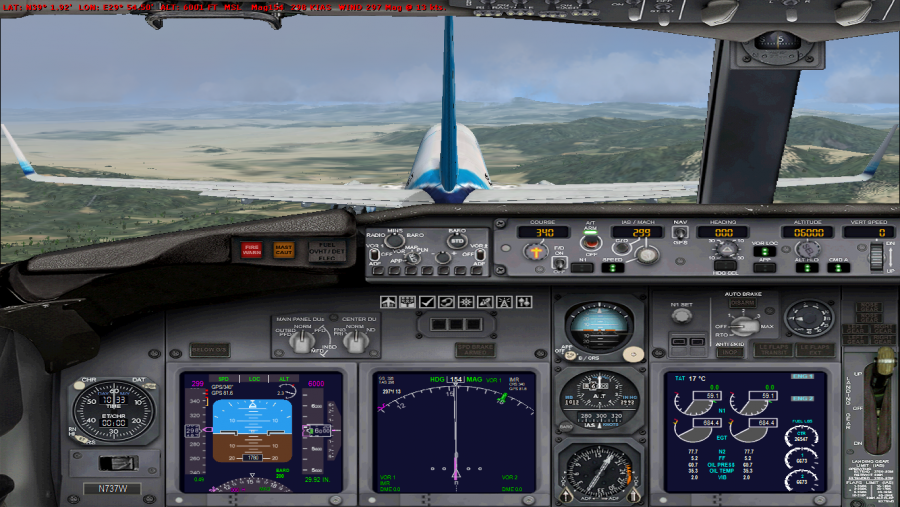Click the vertical speed thumbwheel
This screenshot has width=900, height=507.
tap(877, 257)
